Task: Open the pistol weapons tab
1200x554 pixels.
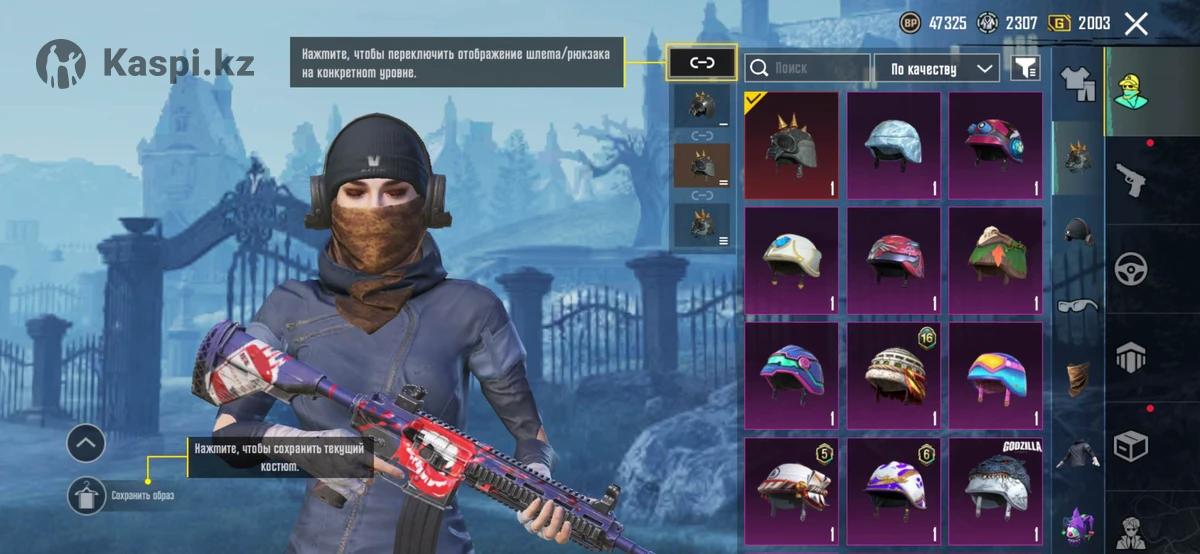Action: point(1130,180)
